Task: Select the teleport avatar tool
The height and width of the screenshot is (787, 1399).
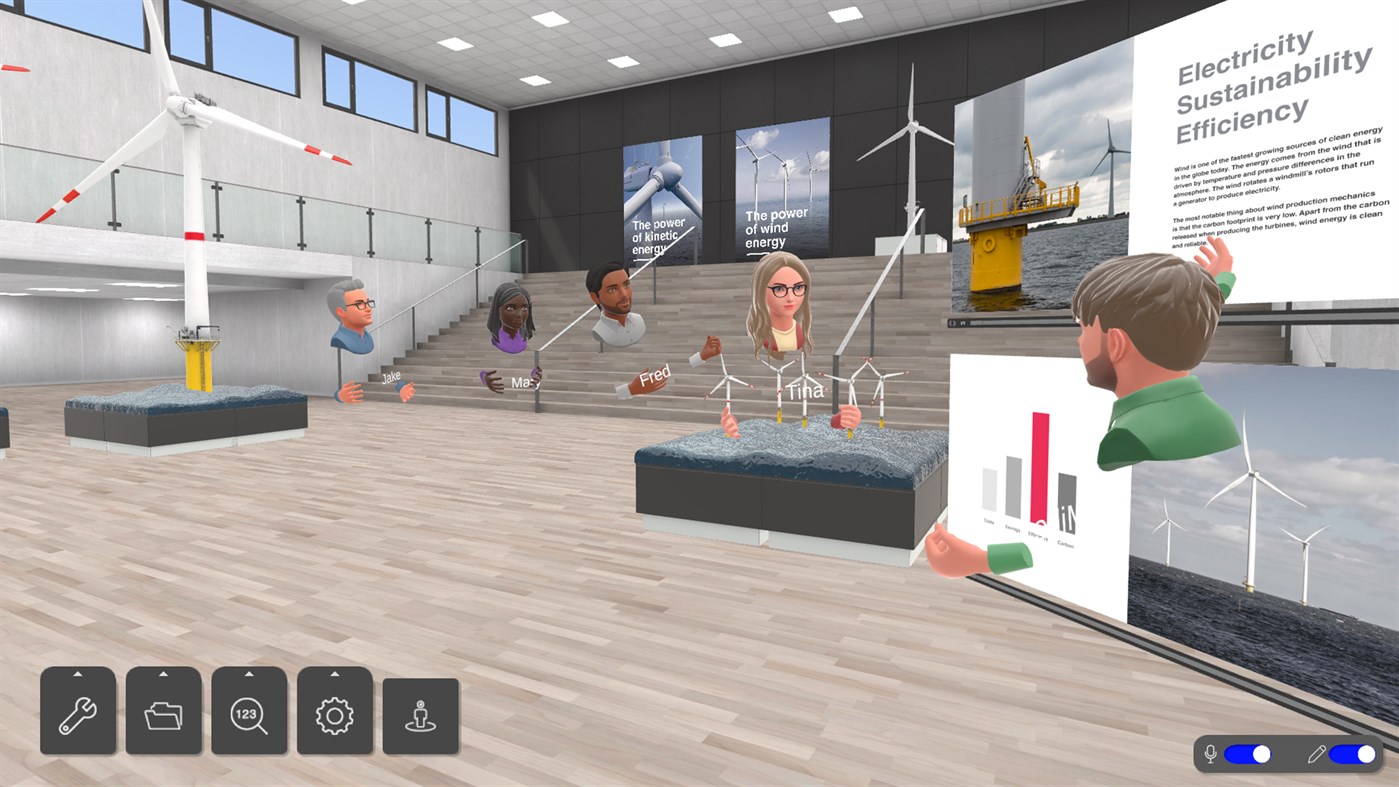Action: coord(420,713)
